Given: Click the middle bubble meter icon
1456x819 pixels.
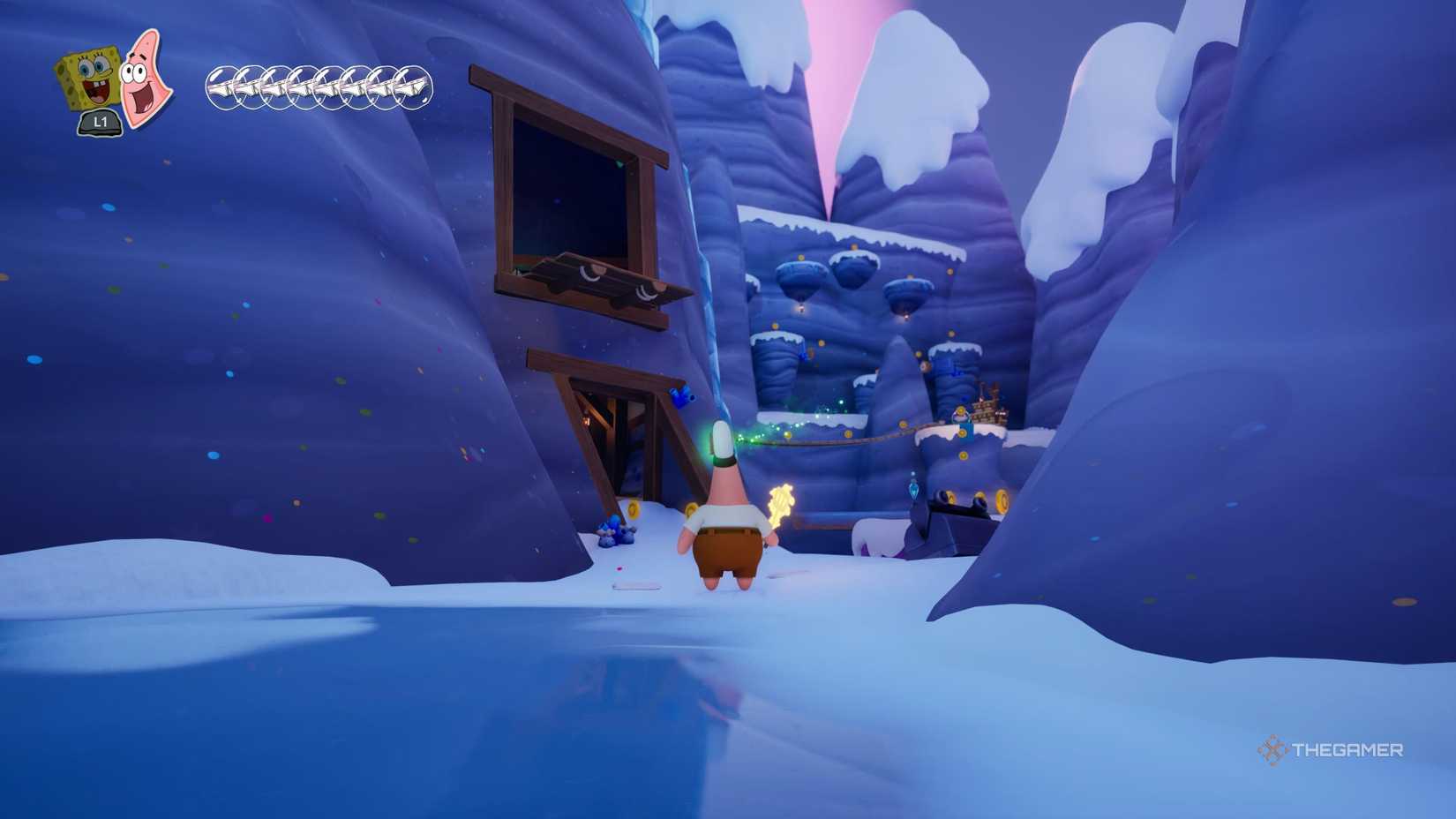Looking at the screenshot, I should click(x=318, y=85).
